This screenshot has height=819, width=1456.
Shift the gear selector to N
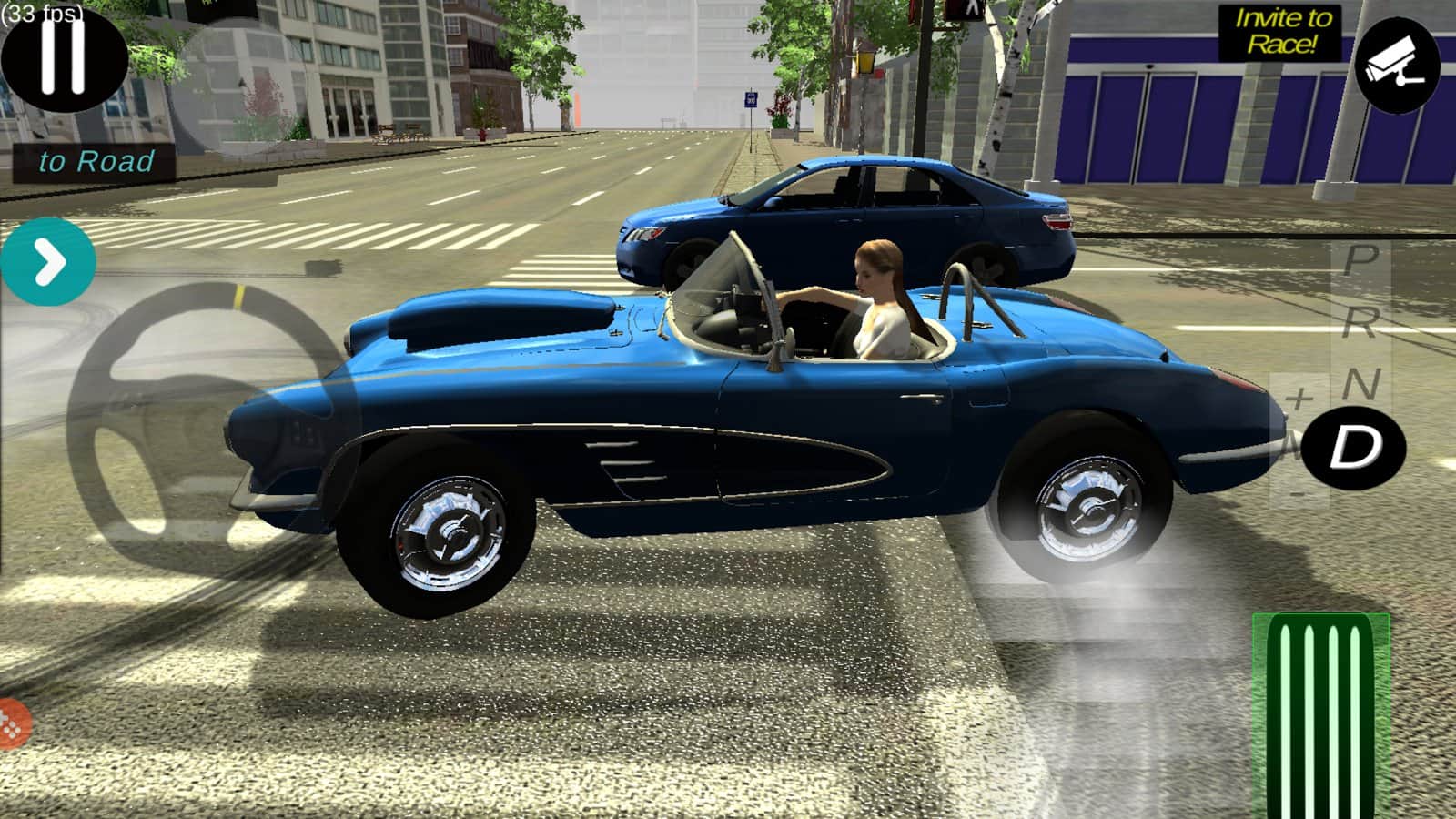pyautogui.click(x=1360, y=384)
